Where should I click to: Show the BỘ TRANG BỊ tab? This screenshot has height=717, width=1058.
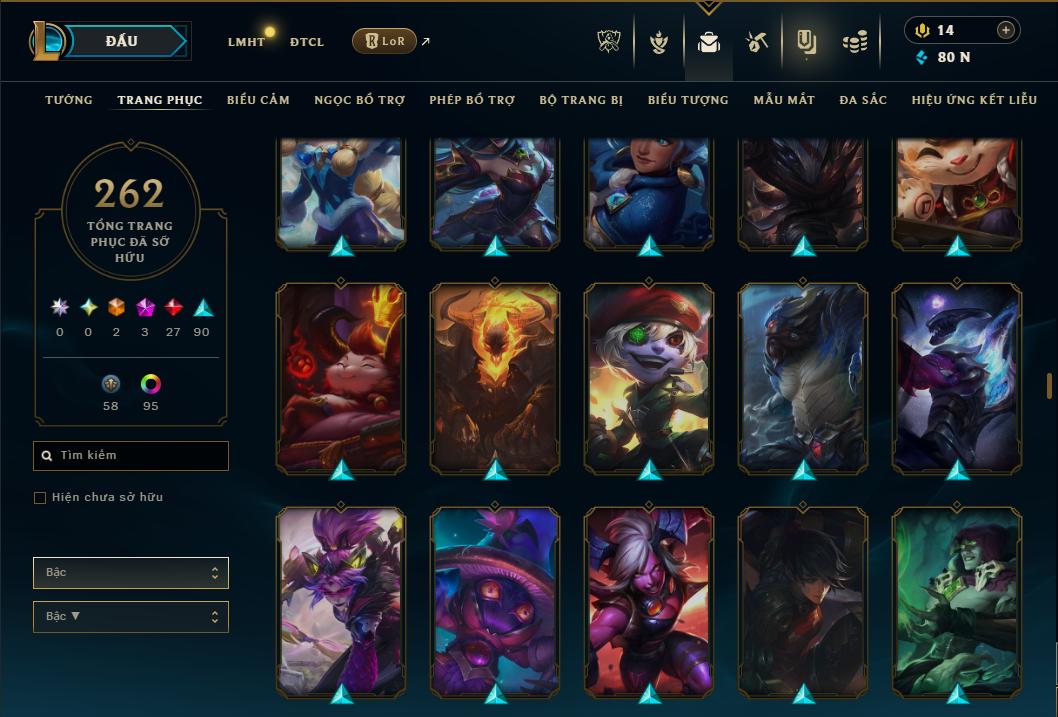coord(581,100)
